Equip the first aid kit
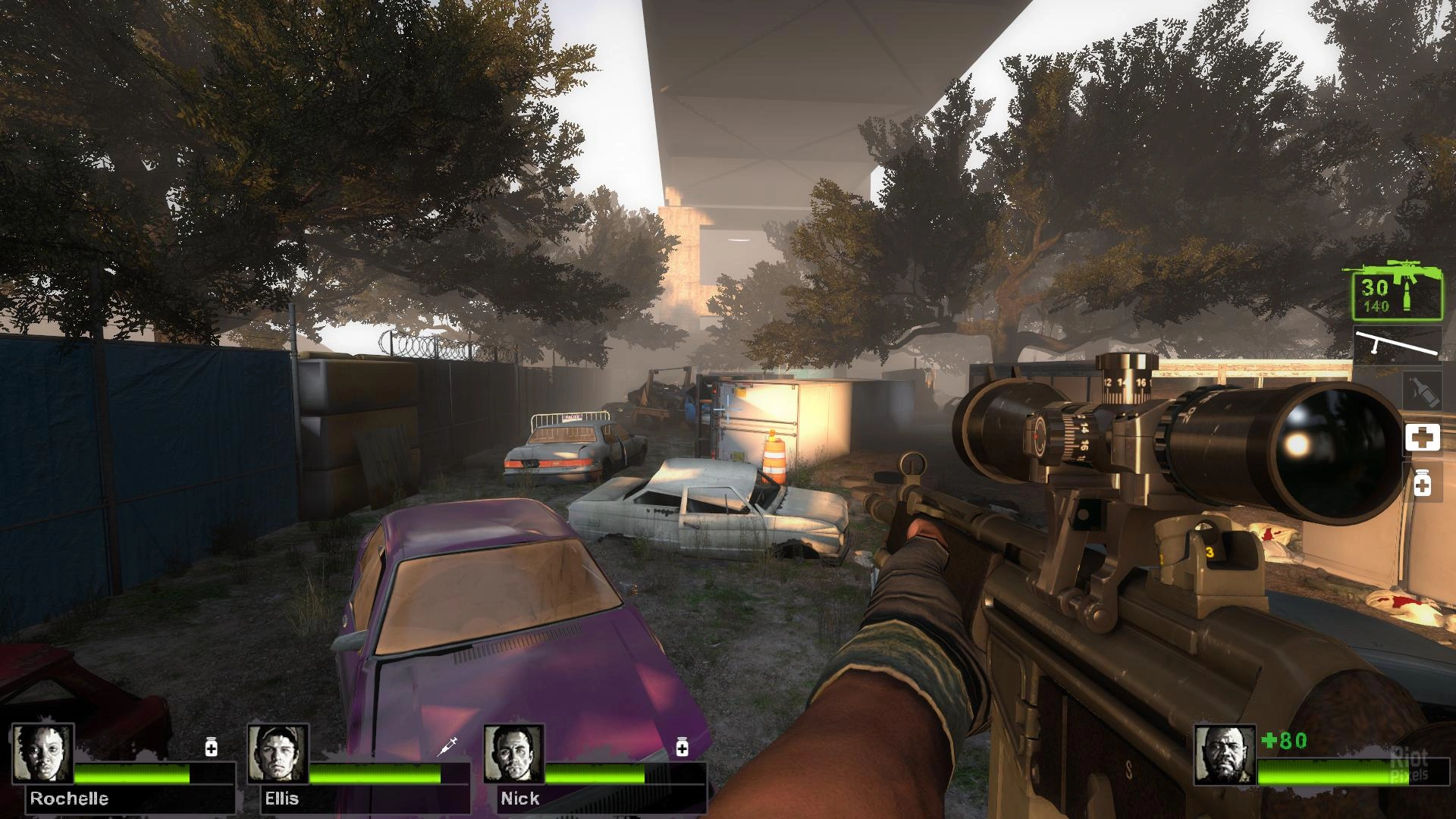This screenshot has width=1456, height=819. pos(1422,438)
